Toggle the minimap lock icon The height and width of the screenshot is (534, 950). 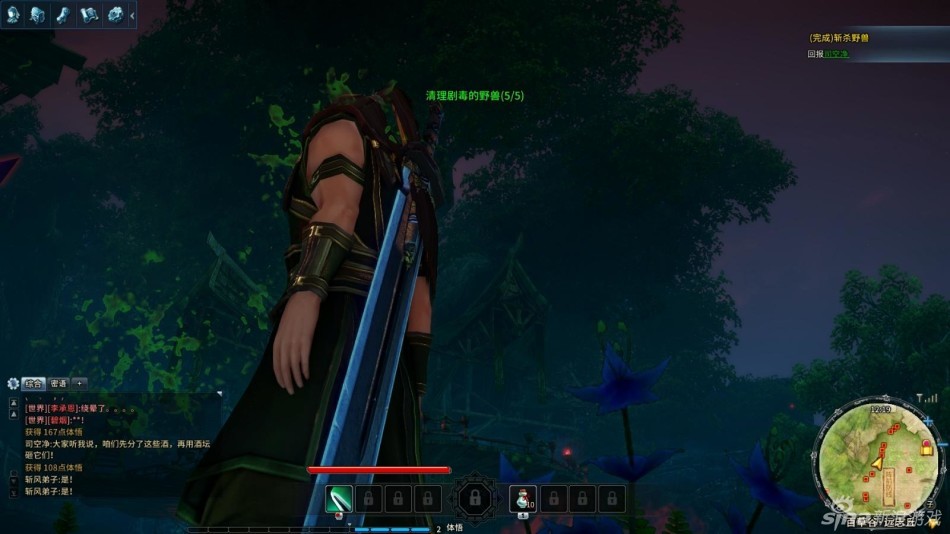pyautogui.click(x=927, y=449)
